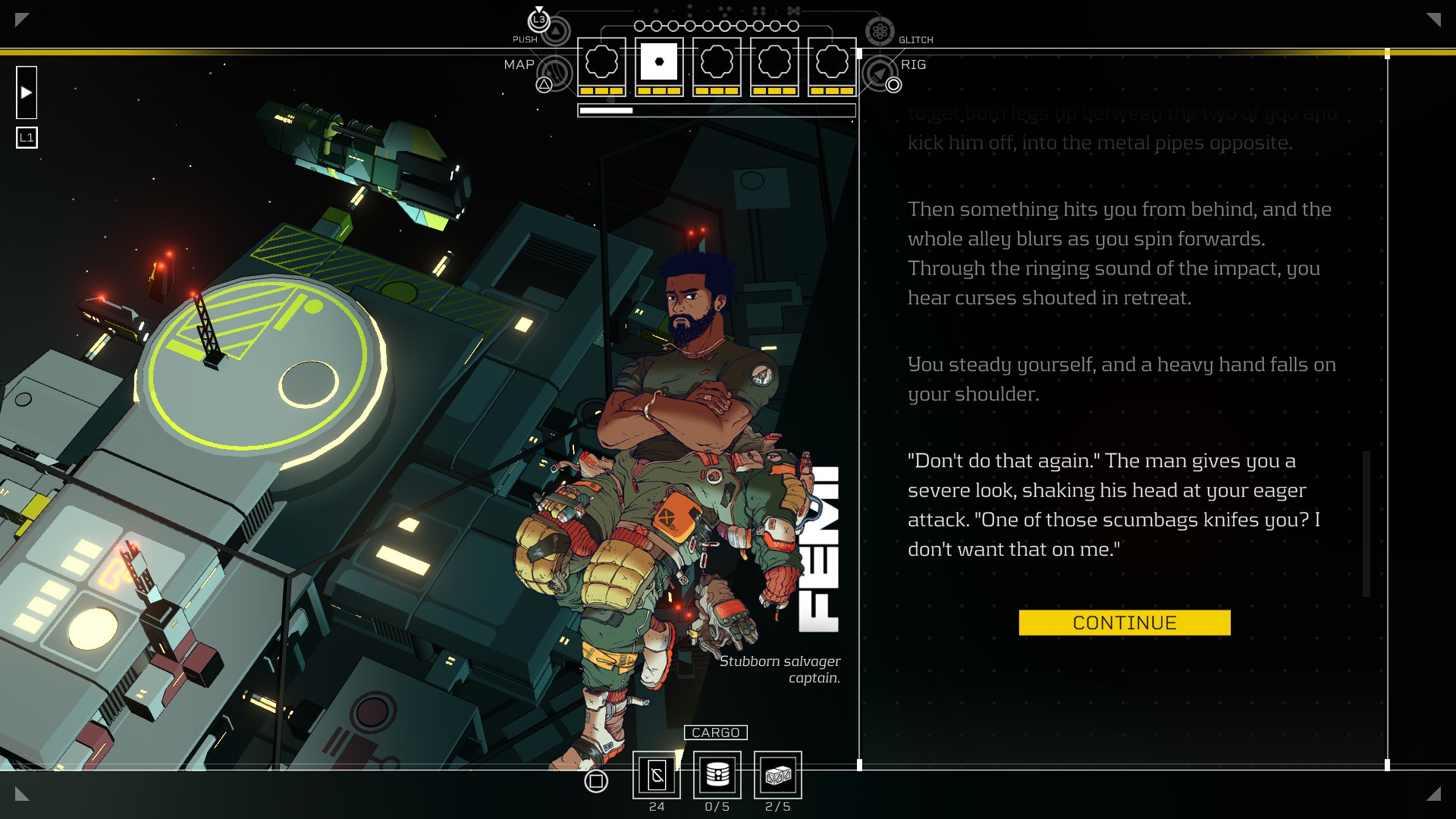Open the Rig menu icon
The image size is (1456, 819).
pos(880,74)
